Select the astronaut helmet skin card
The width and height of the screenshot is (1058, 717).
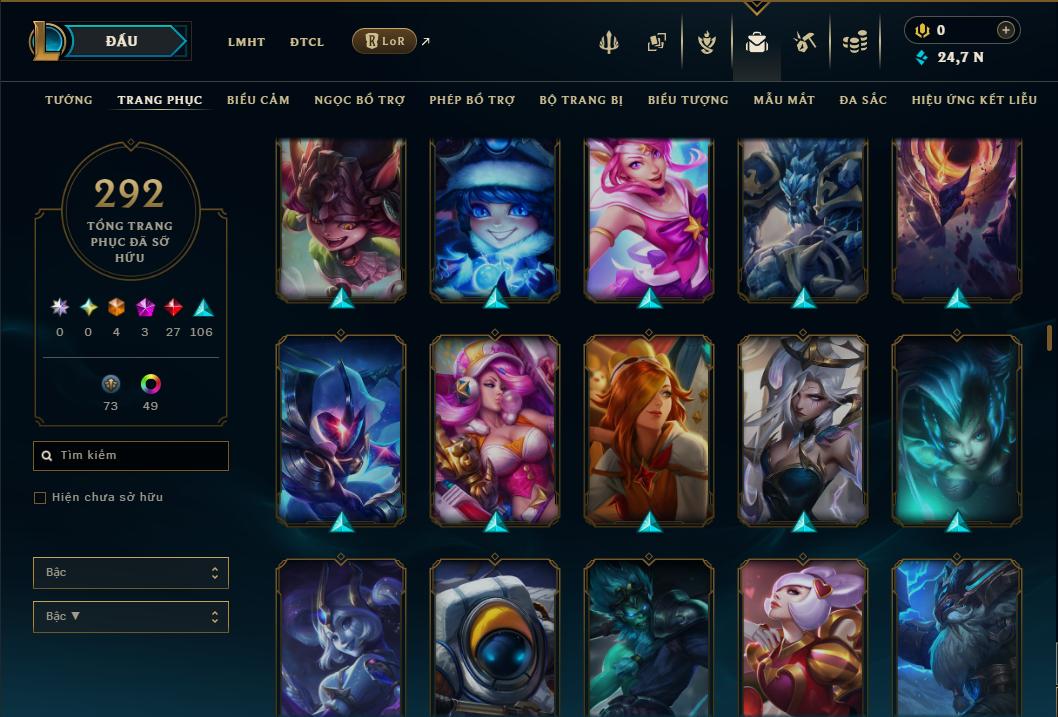coord(495,638)
